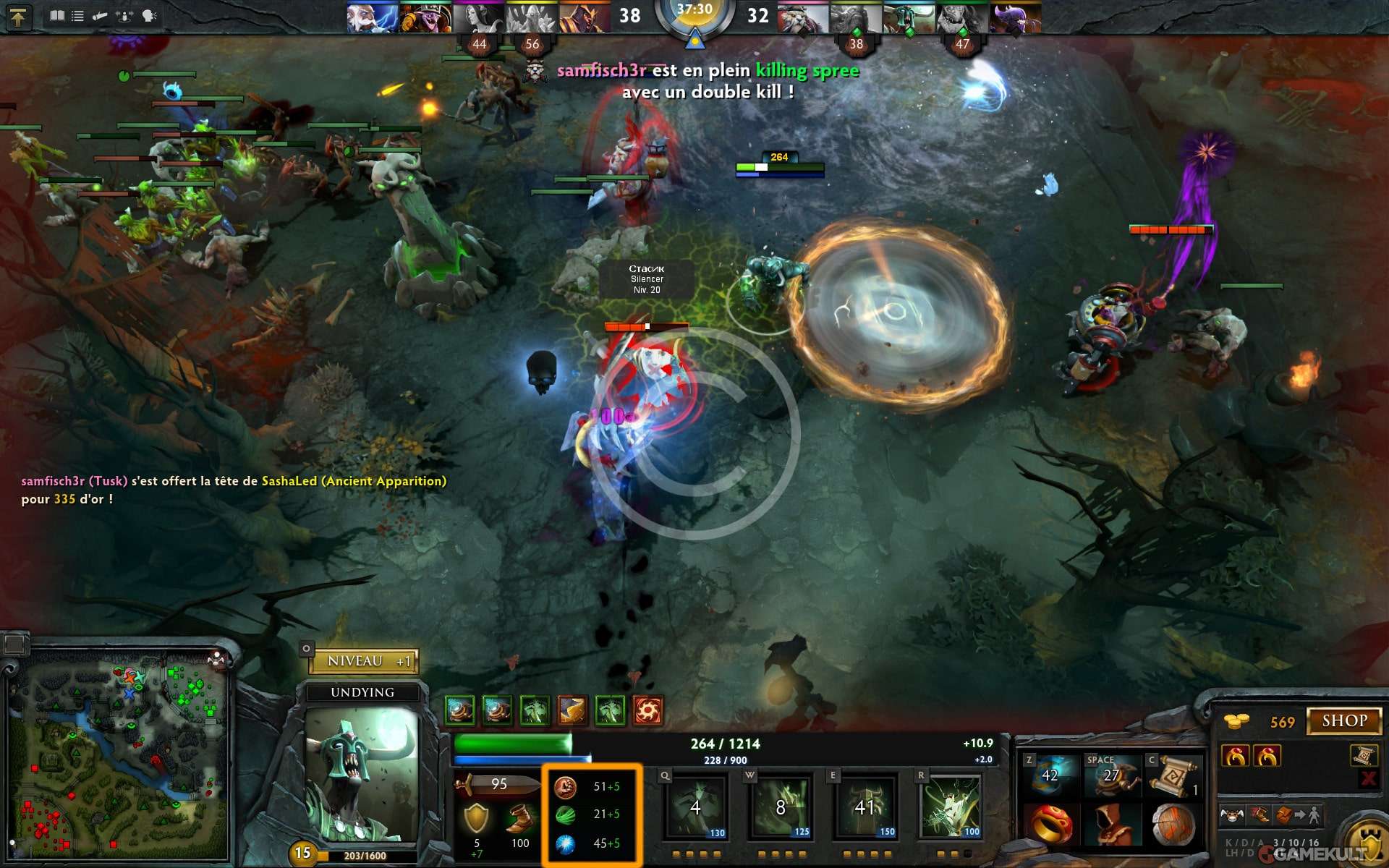1389x868 pixels.
Task: Open the main menu arrow button
Action: pyautogui.click(x=18, y=16)
